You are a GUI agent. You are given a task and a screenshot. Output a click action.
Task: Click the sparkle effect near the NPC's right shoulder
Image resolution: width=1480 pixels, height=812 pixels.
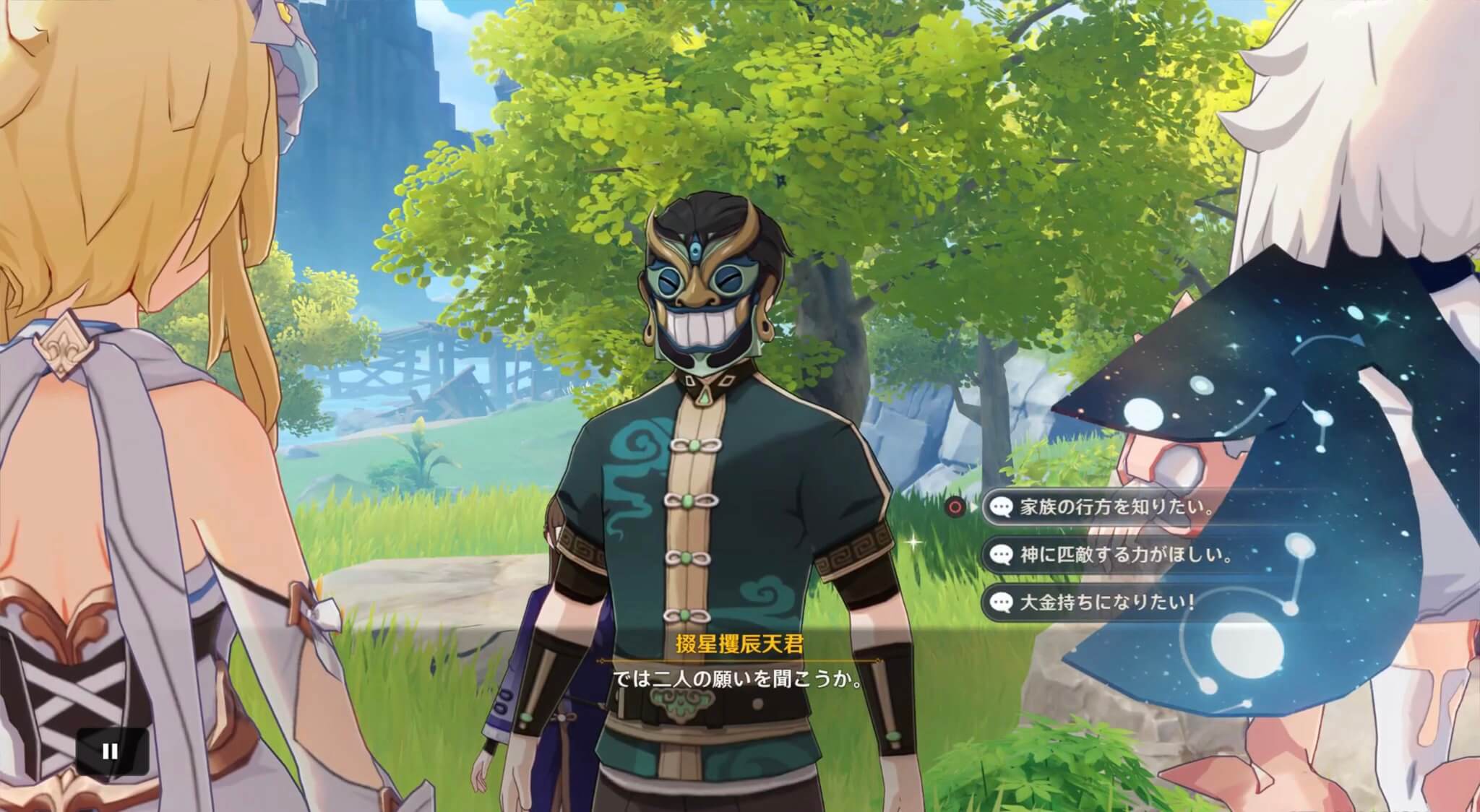coord(913,543)
